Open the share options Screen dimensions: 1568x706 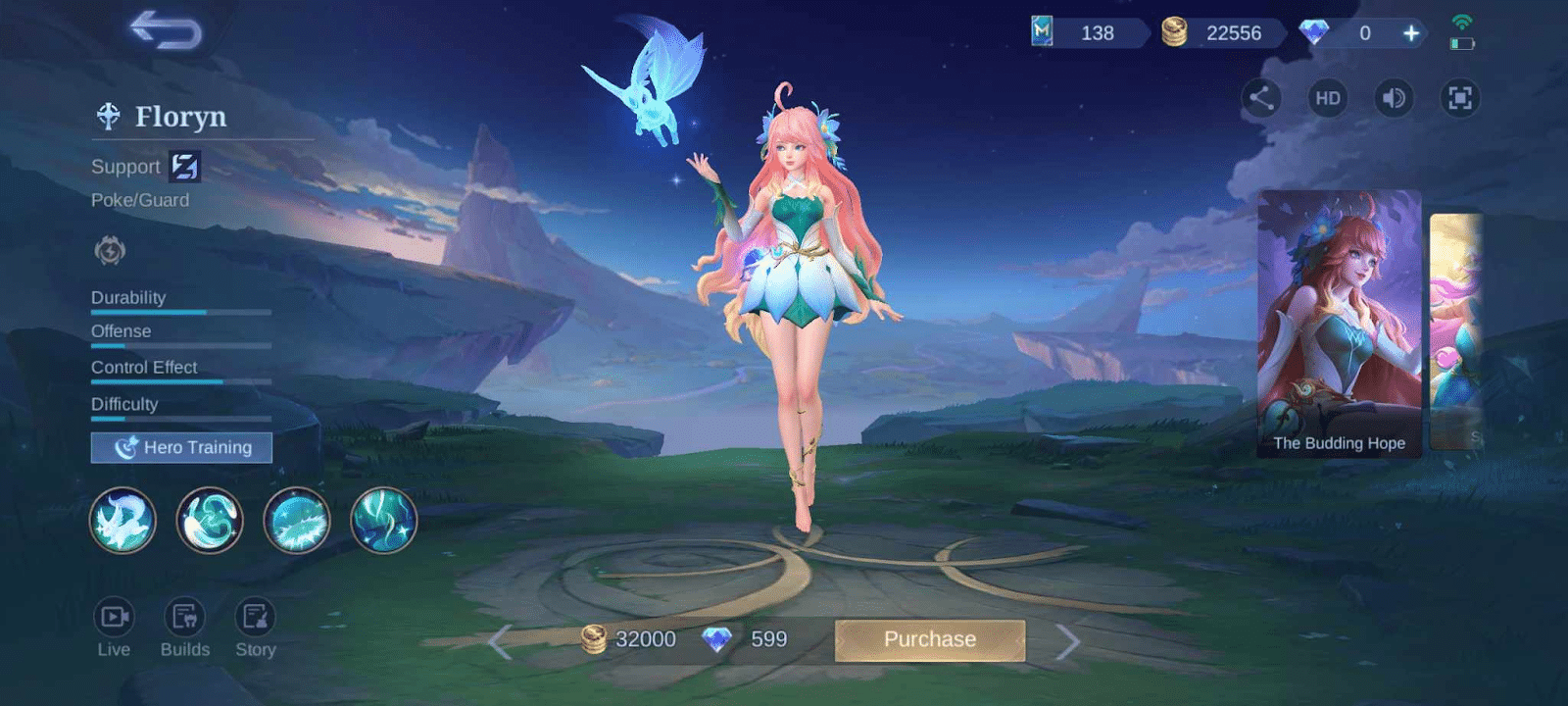pos(1261,98)
